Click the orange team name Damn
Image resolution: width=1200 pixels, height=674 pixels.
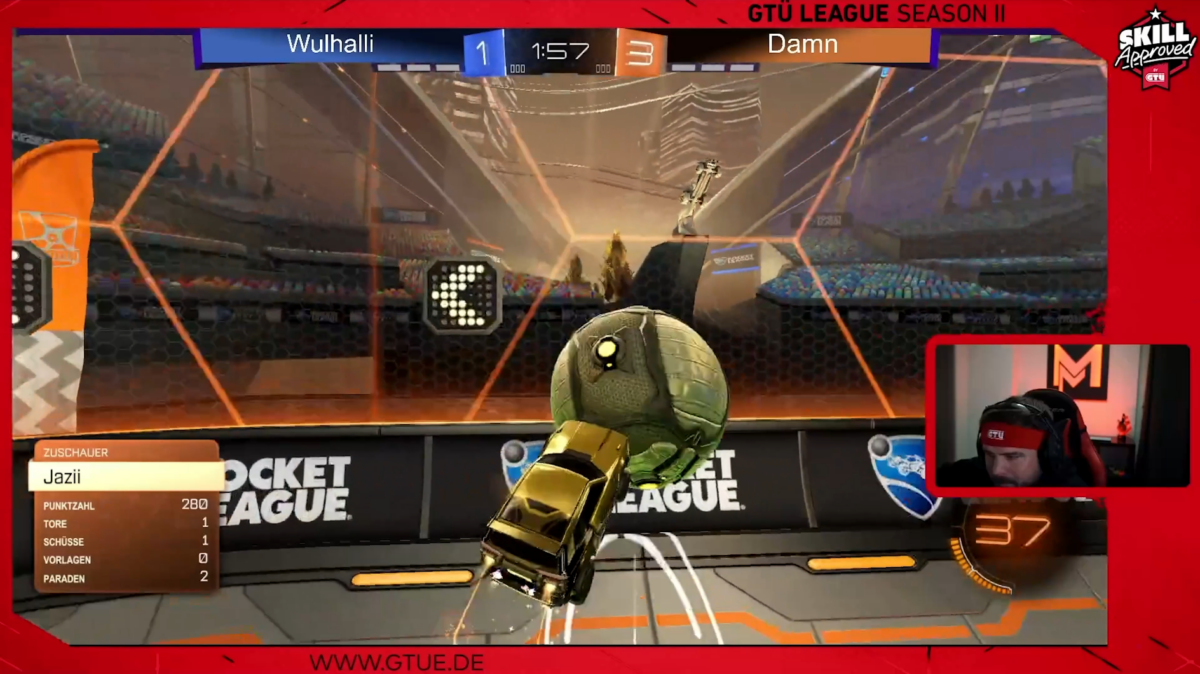click(802, 44)
